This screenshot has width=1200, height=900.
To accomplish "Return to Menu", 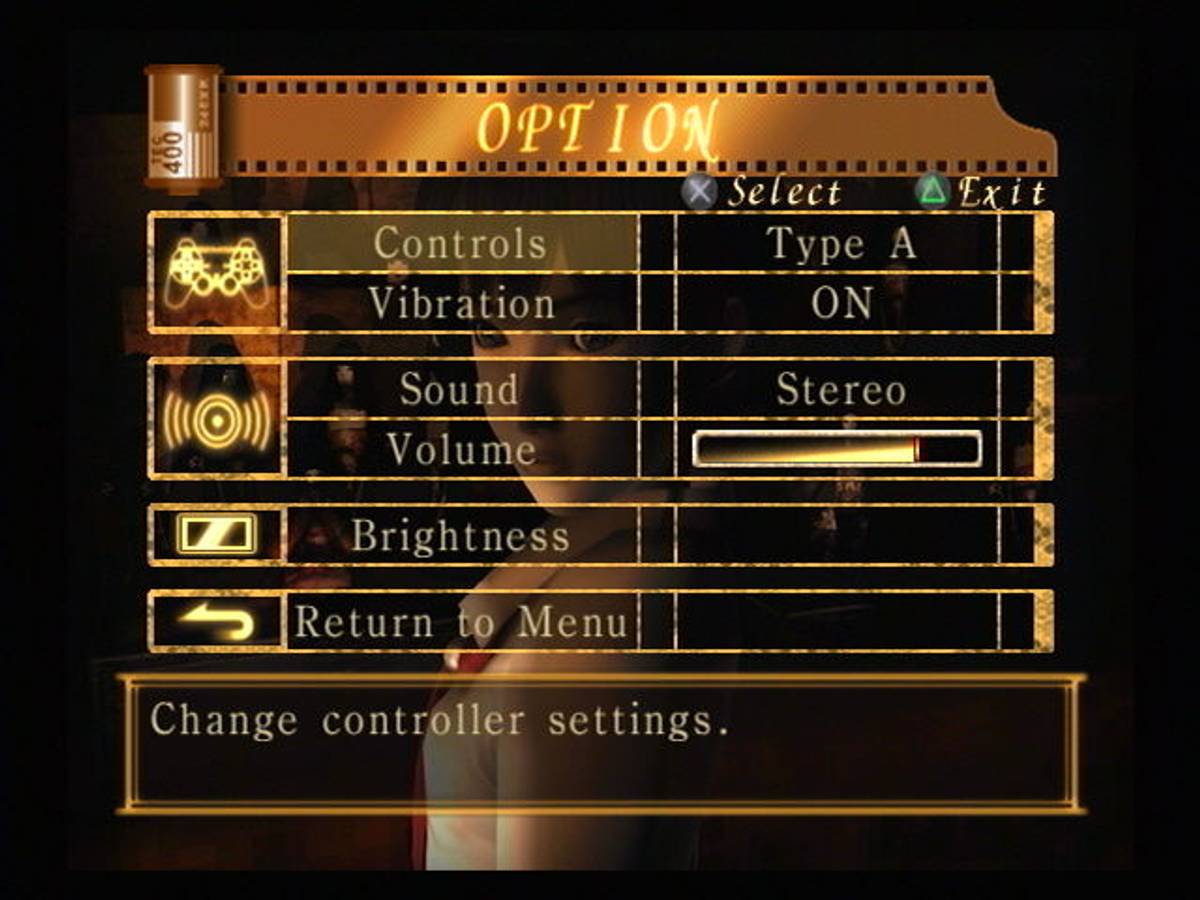I will point(461,622).
